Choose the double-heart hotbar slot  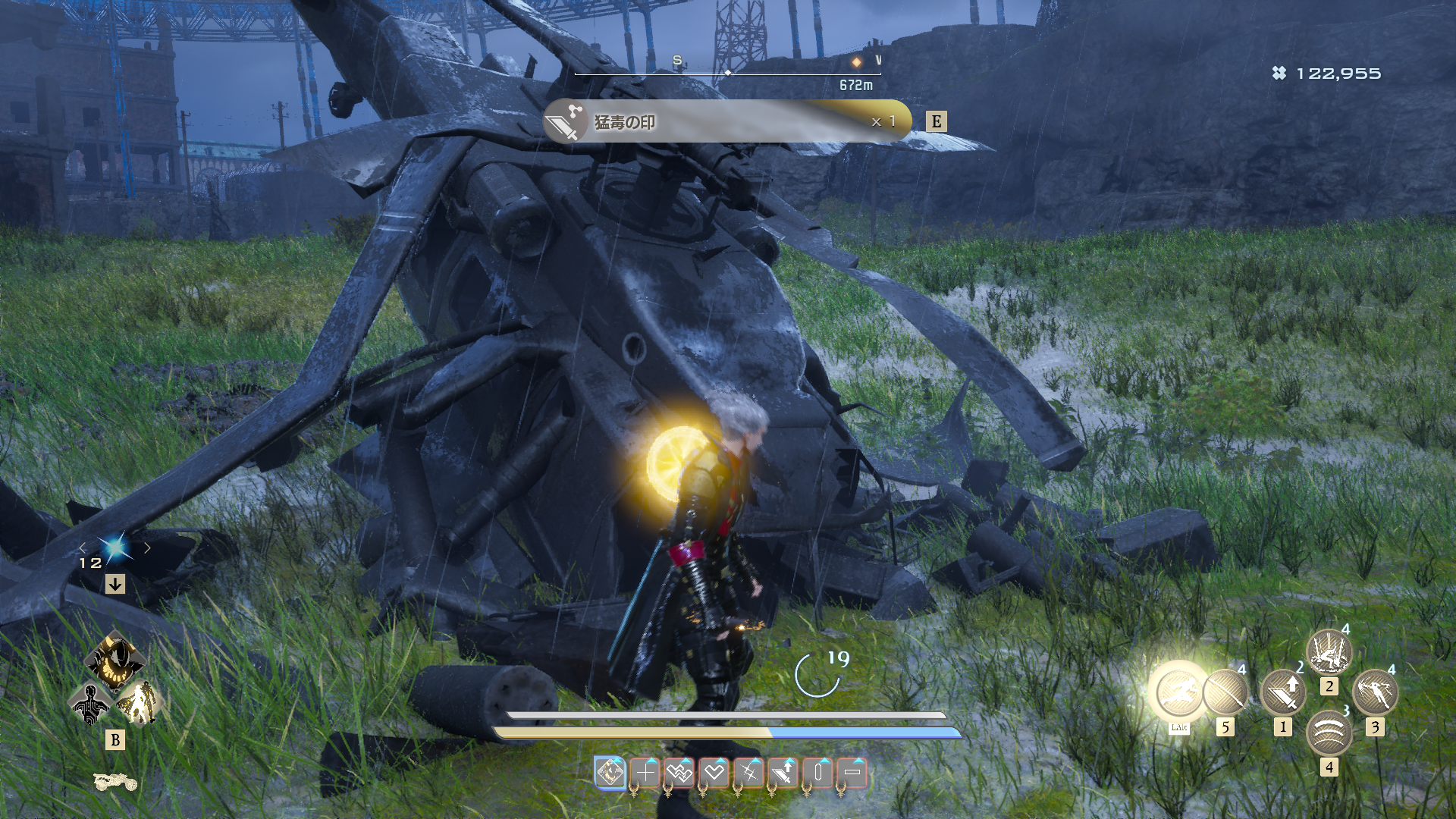tap(679, 773)
